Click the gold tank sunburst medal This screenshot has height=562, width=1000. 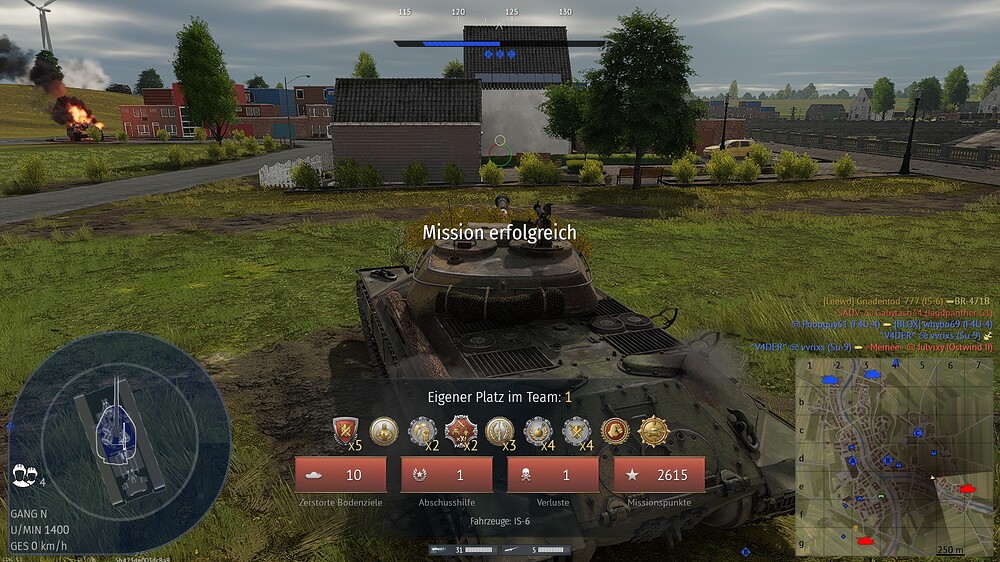654,431
